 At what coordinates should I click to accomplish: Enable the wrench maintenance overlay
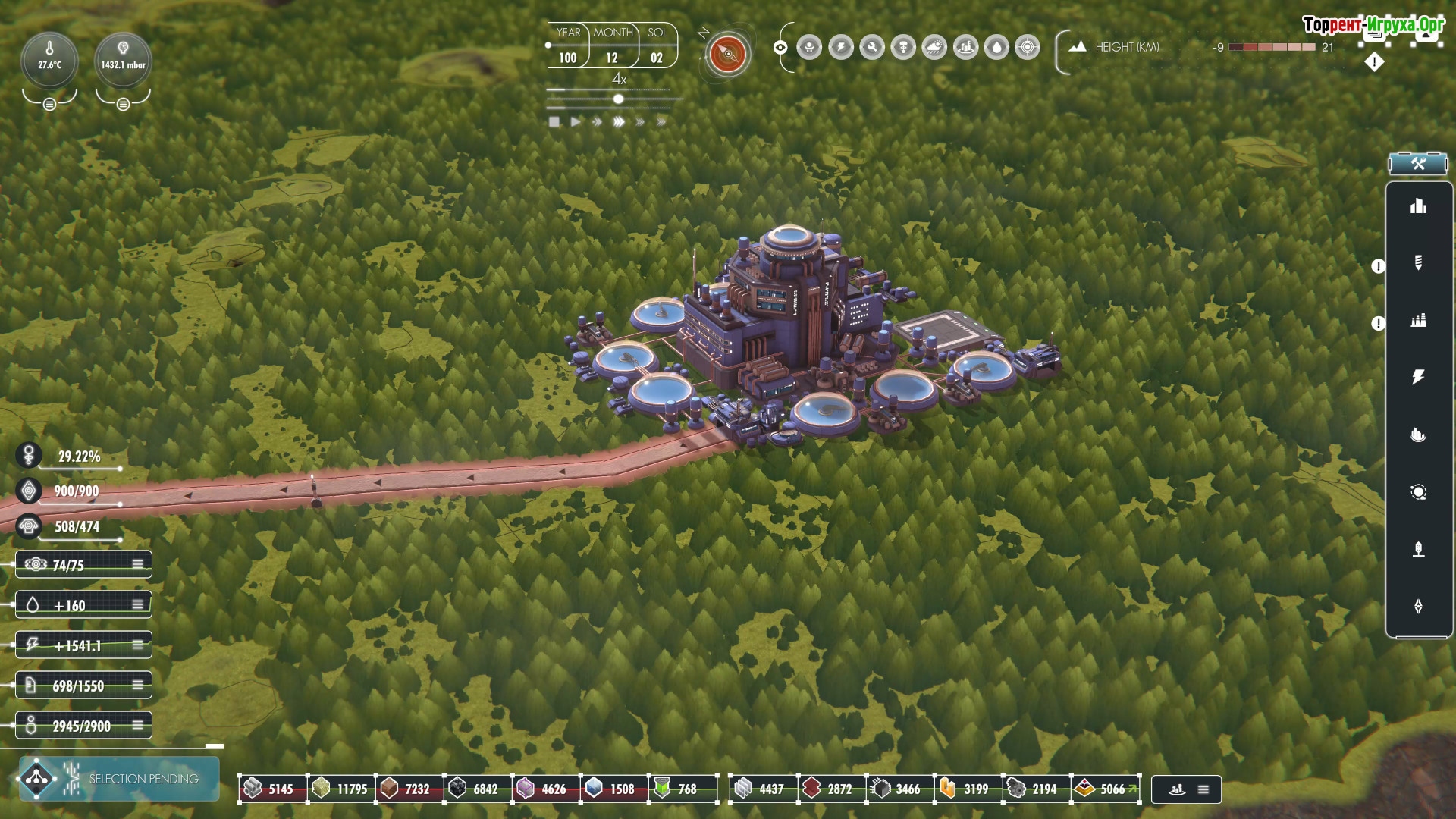tap(872, 48)
